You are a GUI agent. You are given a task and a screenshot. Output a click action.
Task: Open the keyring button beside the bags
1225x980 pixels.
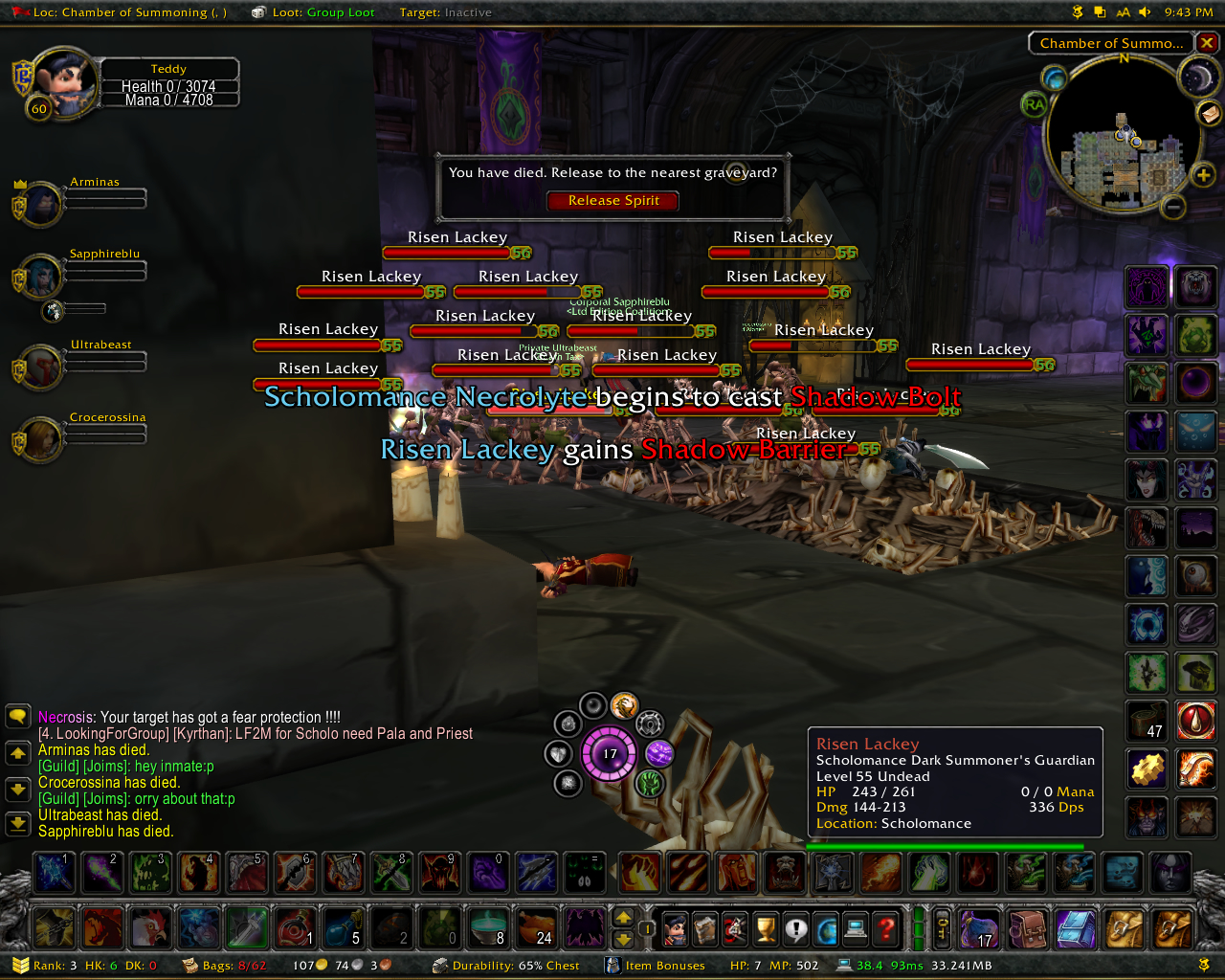tap(942, 928)
